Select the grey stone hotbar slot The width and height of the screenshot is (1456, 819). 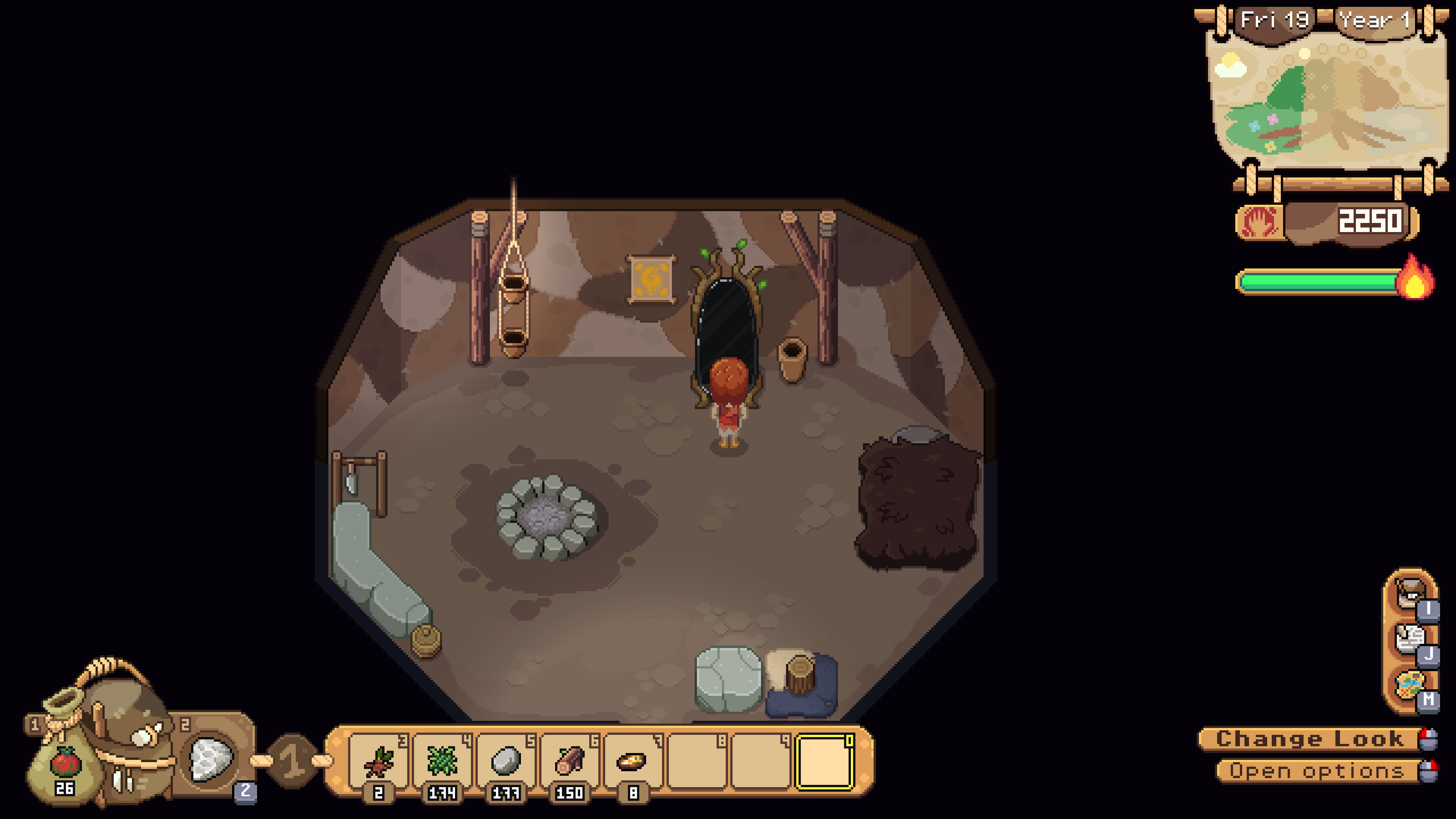506,761
